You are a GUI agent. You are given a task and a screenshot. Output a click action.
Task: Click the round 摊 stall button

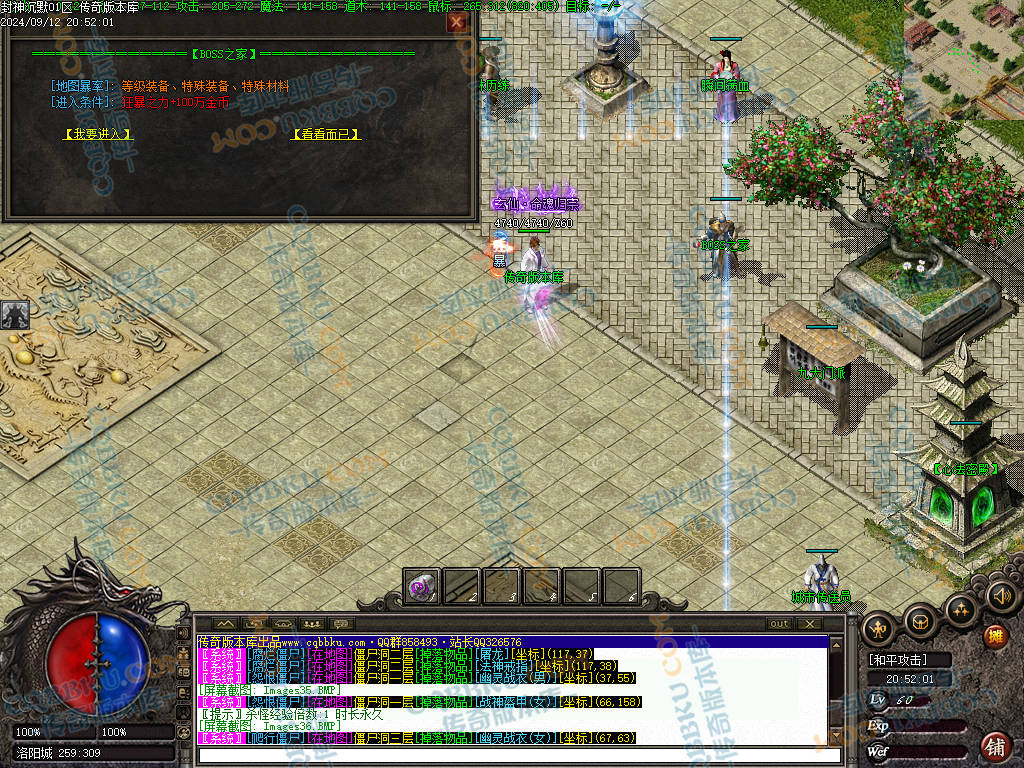(995, 636)
